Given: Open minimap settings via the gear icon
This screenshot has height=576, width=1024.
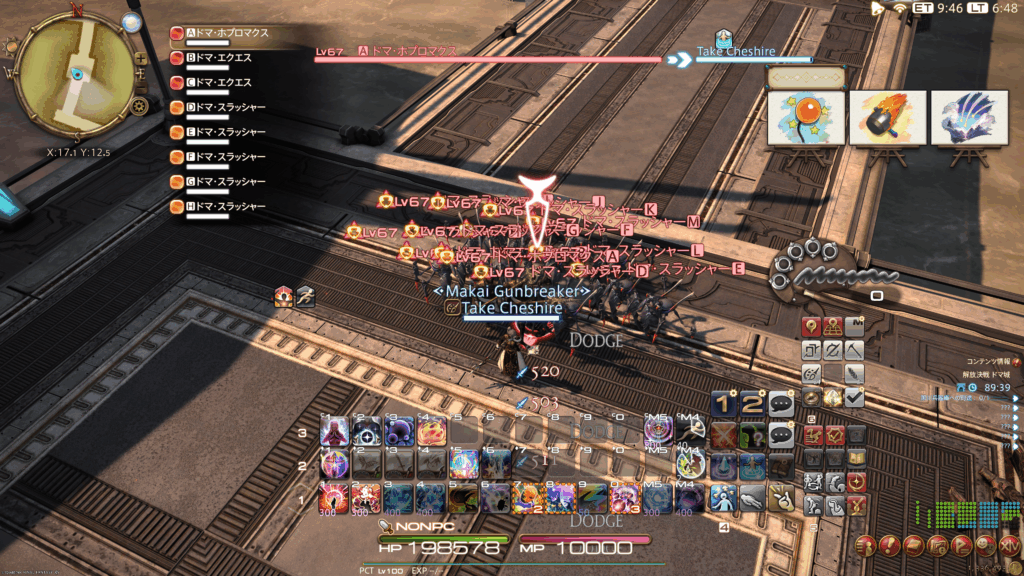Looking at the screenshot, I should (x=140, y=105).
